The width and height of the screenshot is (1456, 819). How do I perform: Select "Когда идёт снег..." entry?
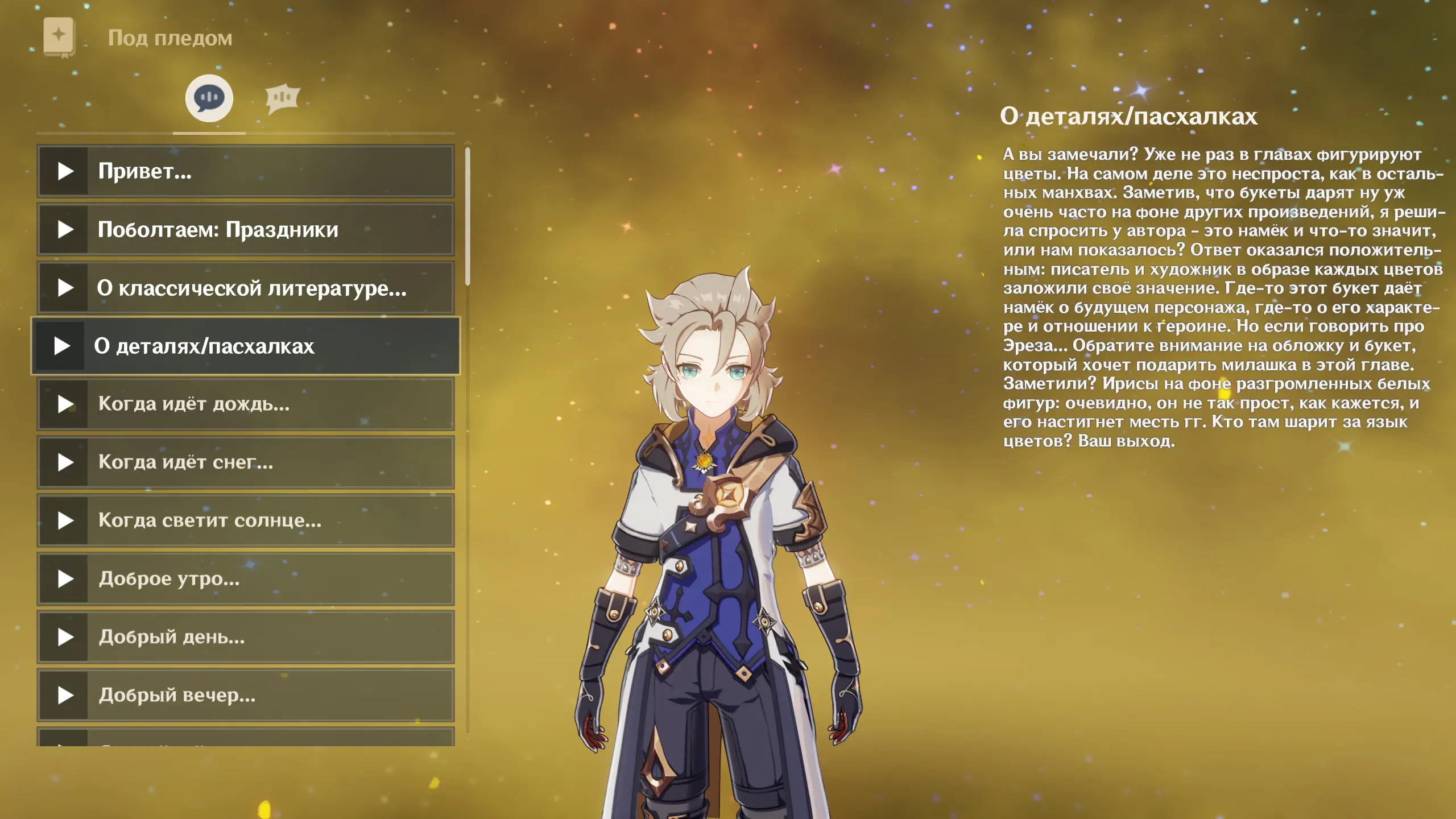pyautogui.click(x=246, y=462)
